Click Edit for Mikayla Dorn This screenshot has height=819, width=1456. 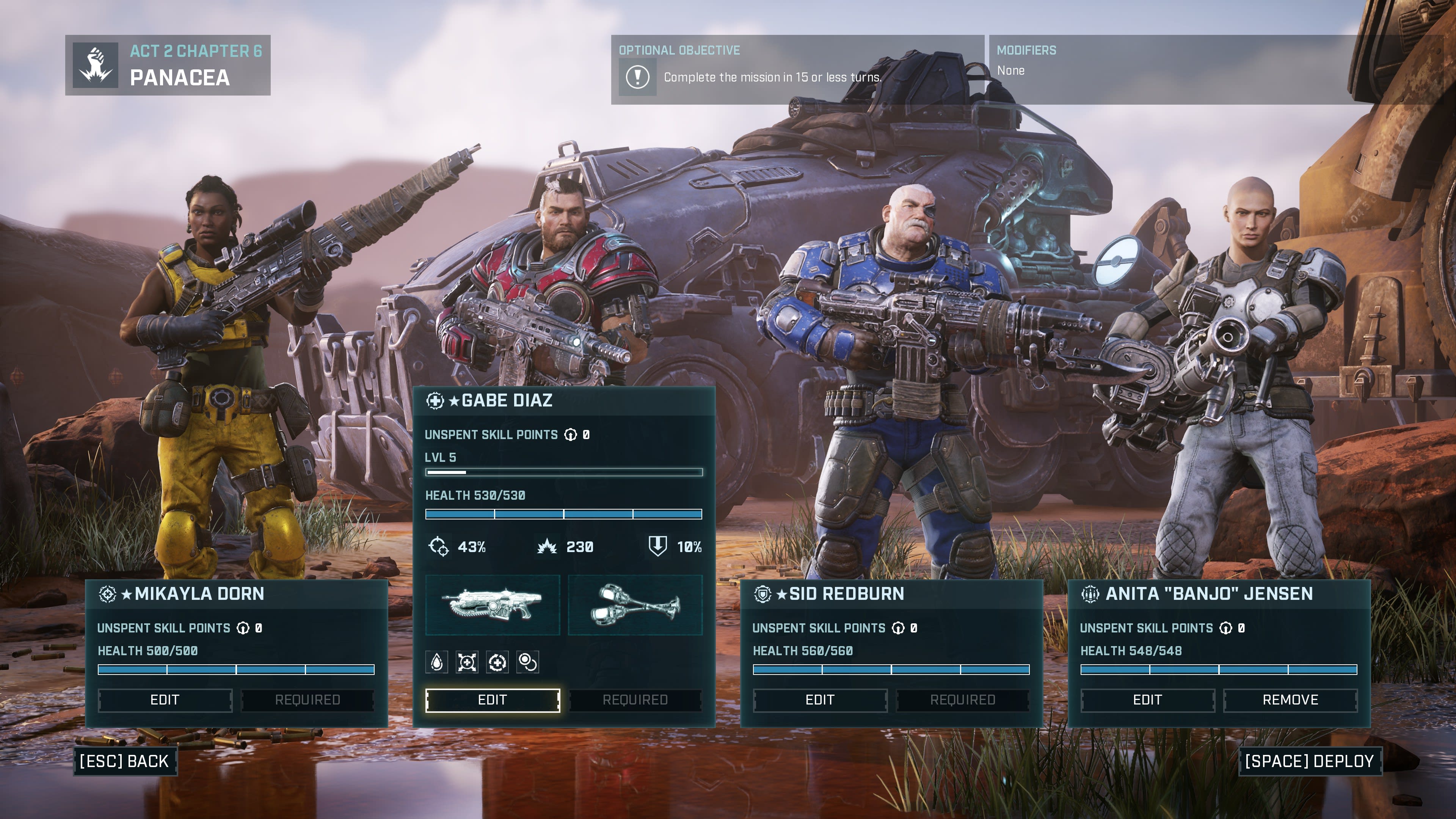pos(165,700)
